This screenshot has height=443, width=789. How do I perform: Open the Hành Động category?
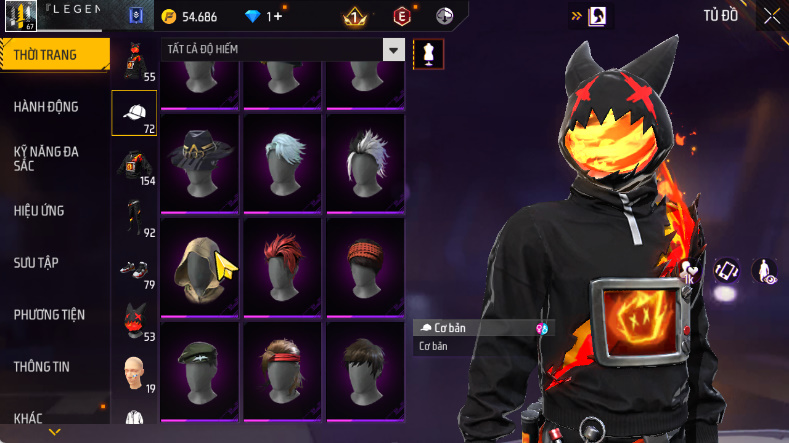point(46,107)
